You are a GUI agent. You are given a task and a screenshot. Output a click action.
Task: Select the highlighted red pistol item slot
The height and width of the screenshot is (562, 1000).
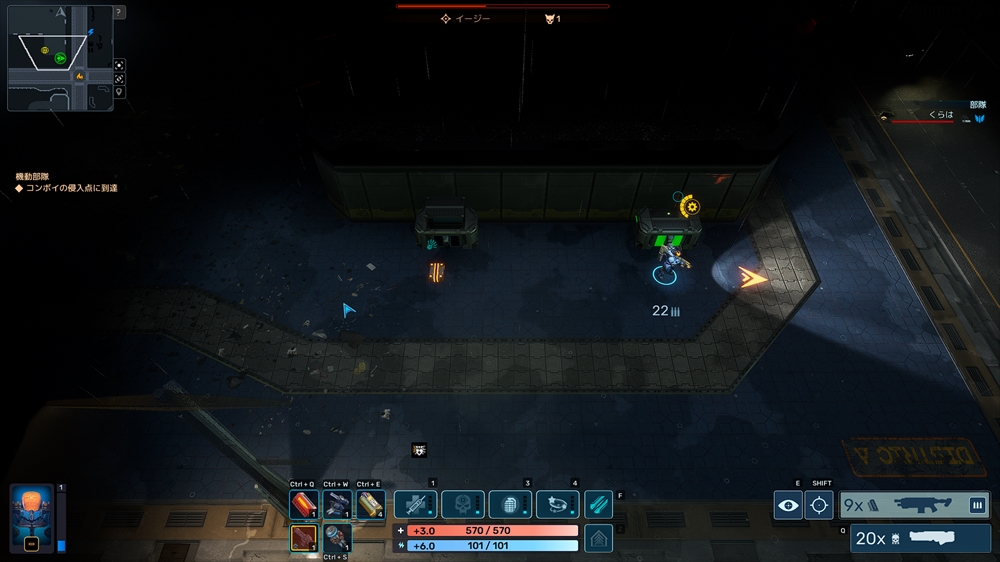[x=304, y=538]
